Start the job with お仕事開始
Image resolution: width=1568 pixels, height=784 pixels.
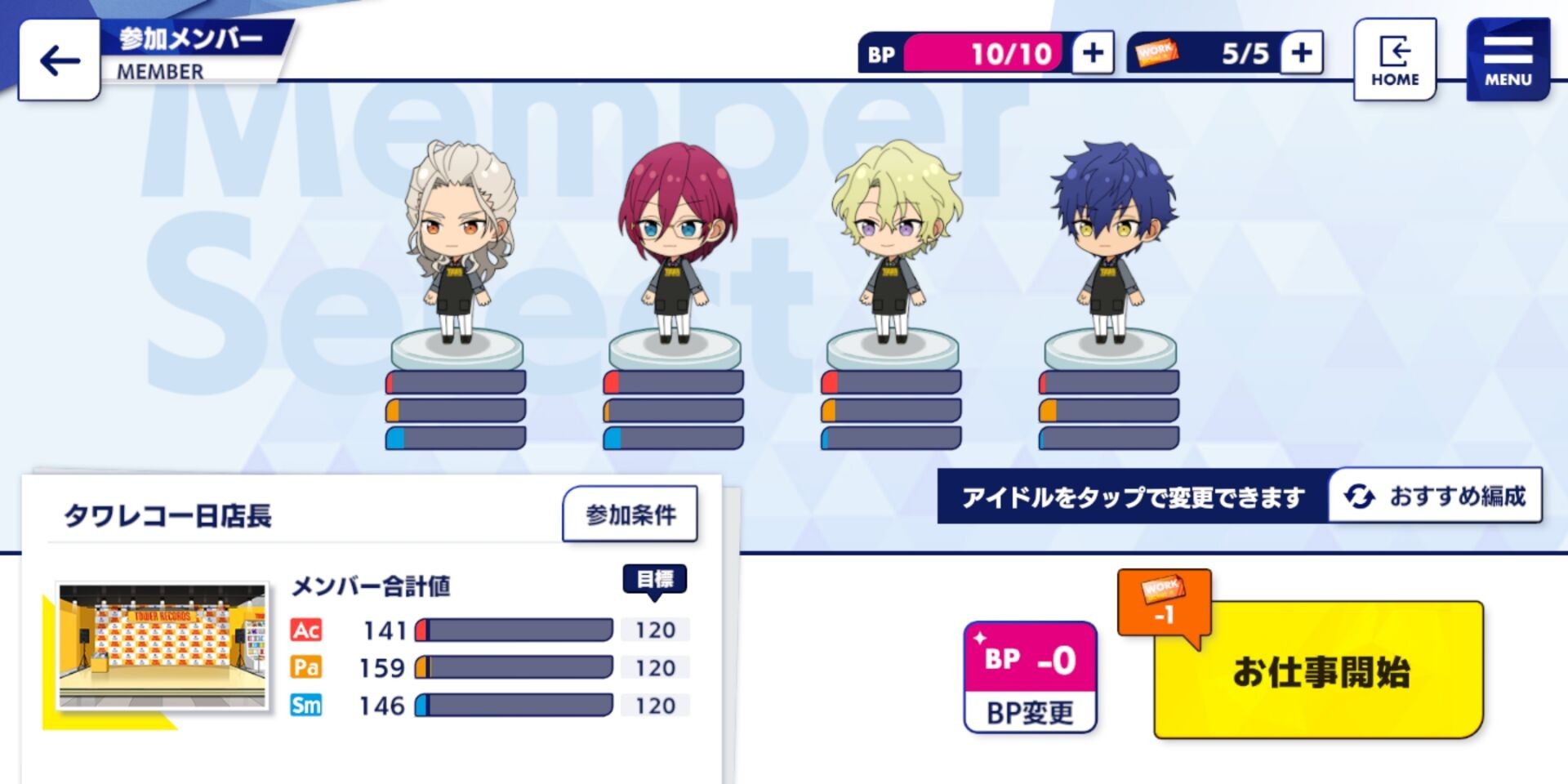tap(1318, 671)
